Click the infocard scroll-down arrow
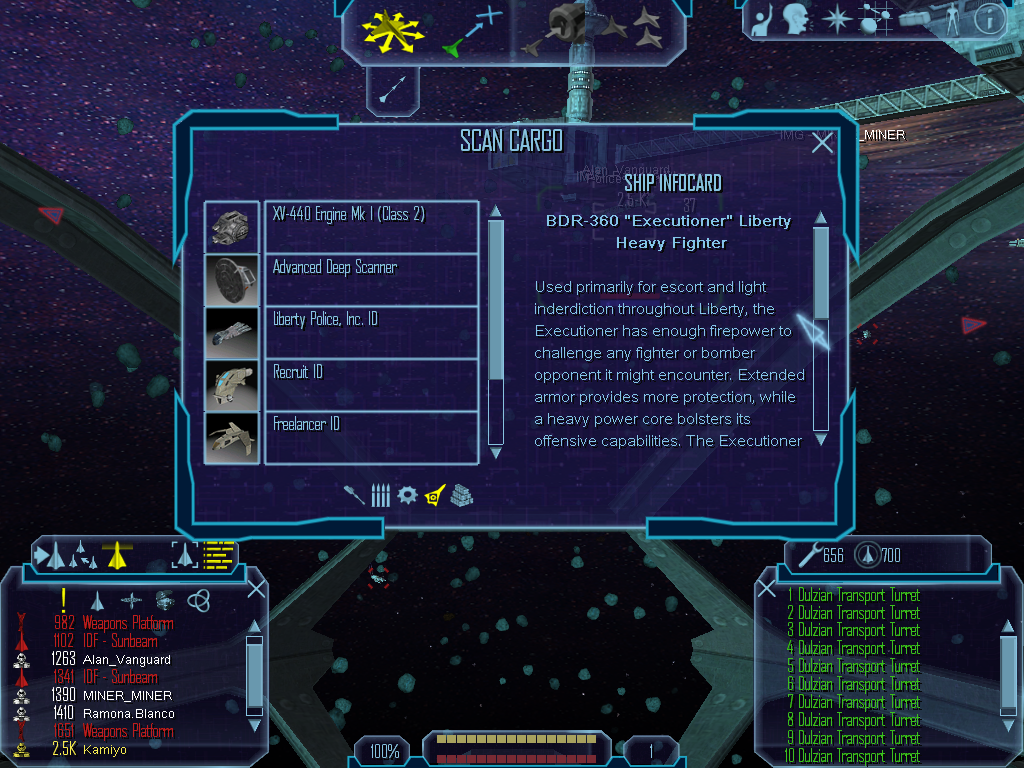 click(x=821, y=439)
